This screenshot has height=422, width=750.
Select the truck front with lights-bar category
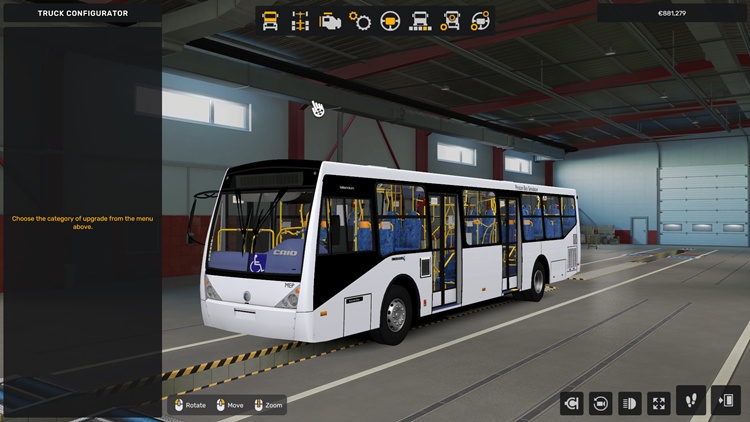click(420, 20)
